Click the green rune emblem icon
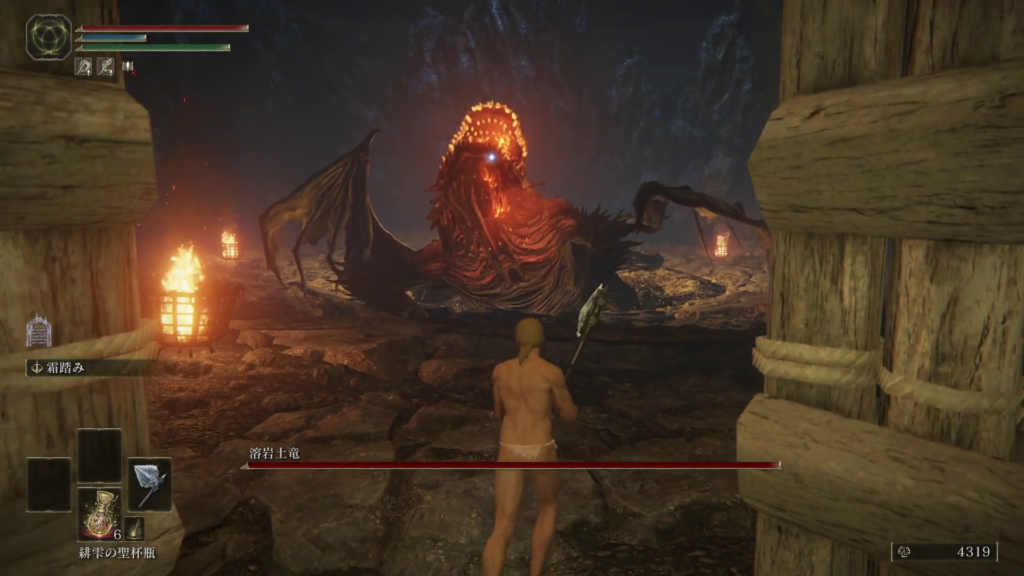1024x576 pixels. tap(48, 37)
